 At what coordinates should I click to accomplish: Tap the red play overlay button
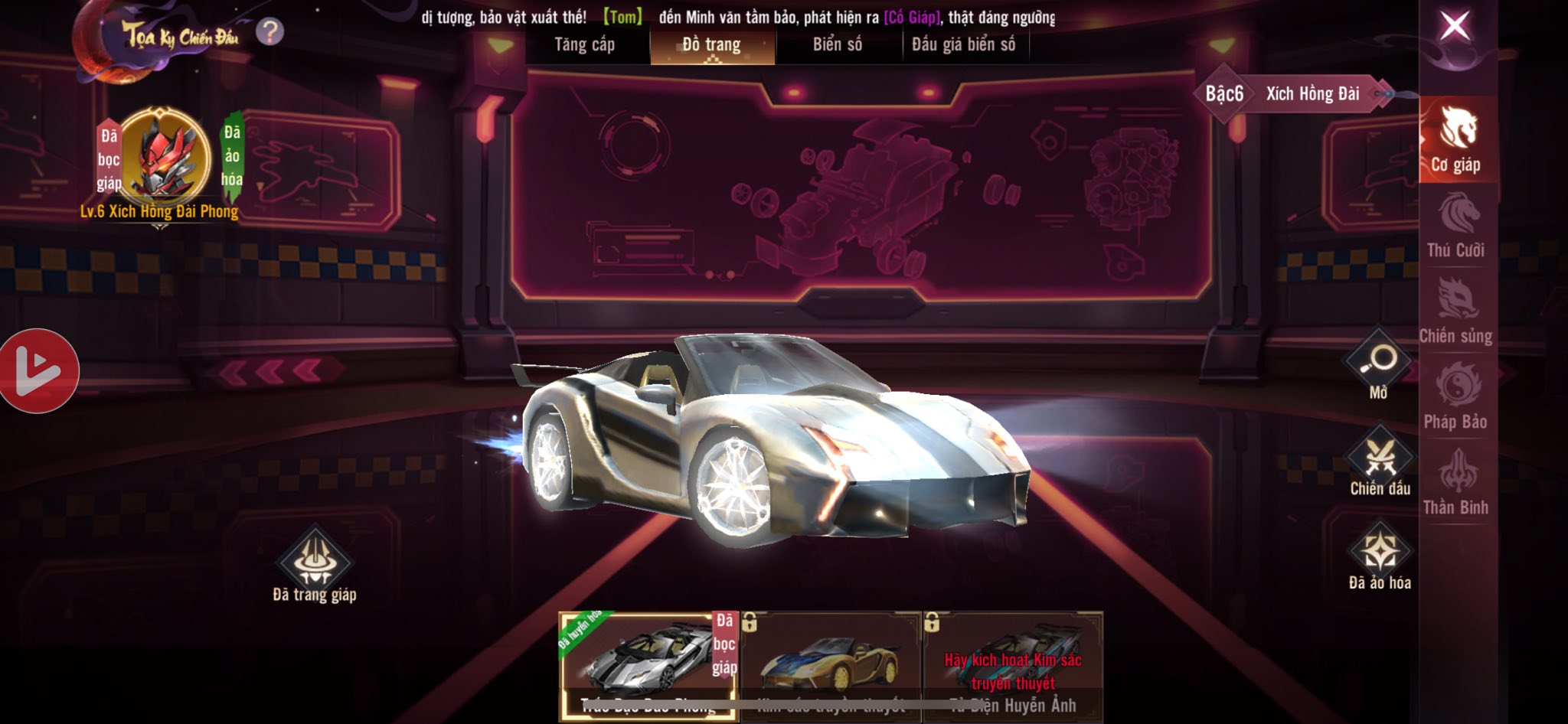(38, 371)
